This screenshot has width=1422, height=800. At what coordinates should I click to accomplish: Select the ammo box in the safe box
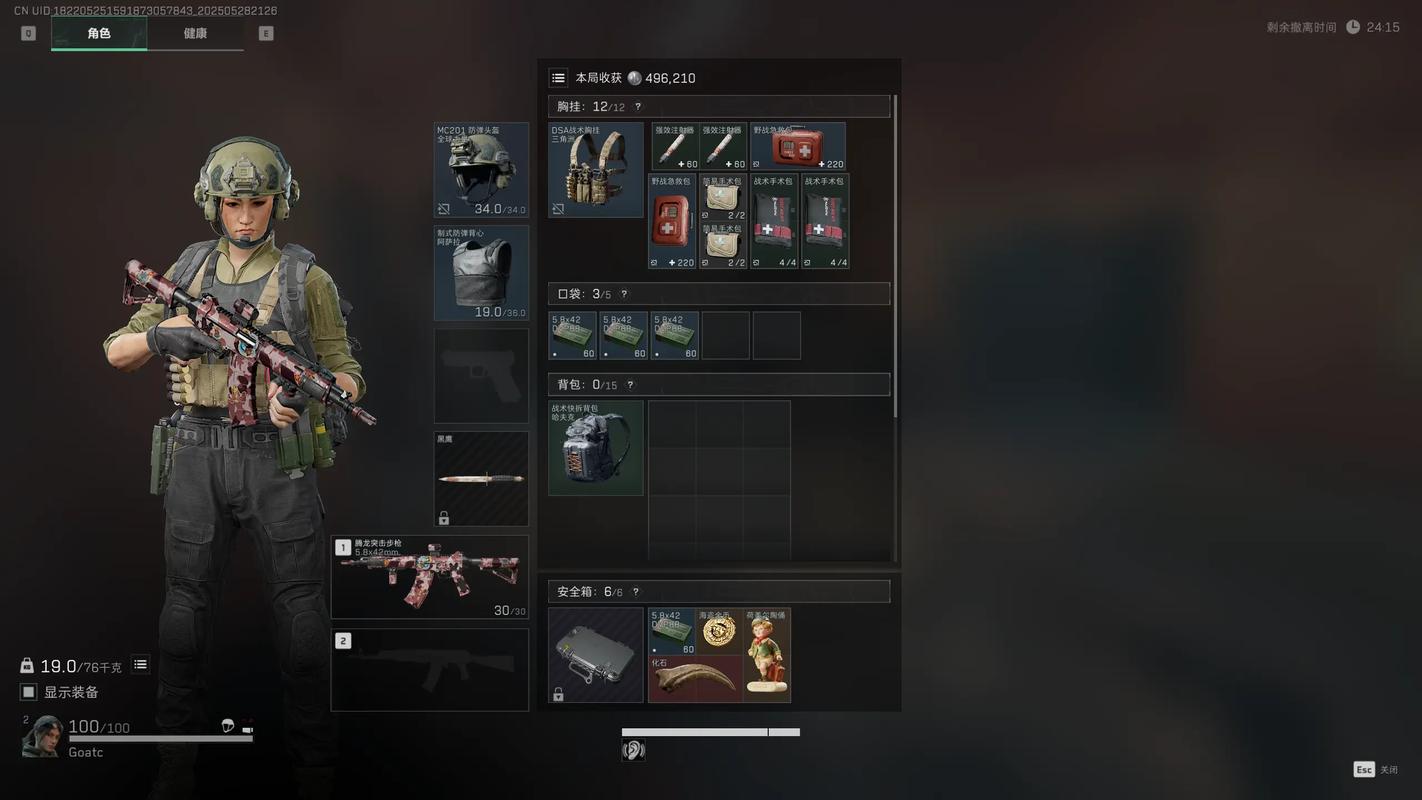point(672,631)
